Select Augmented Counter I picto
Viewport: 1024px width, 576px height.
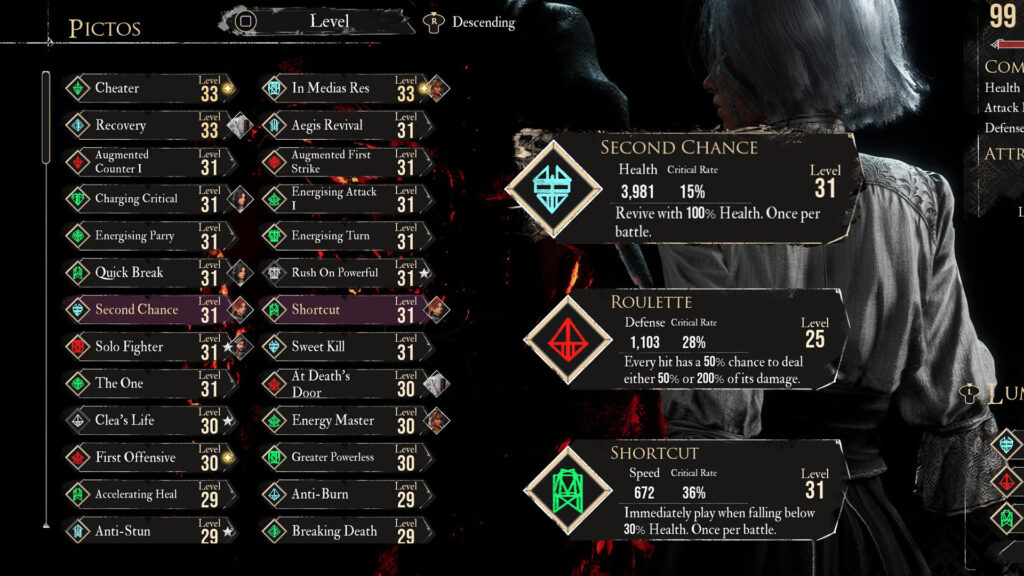[x=150, y=162]
